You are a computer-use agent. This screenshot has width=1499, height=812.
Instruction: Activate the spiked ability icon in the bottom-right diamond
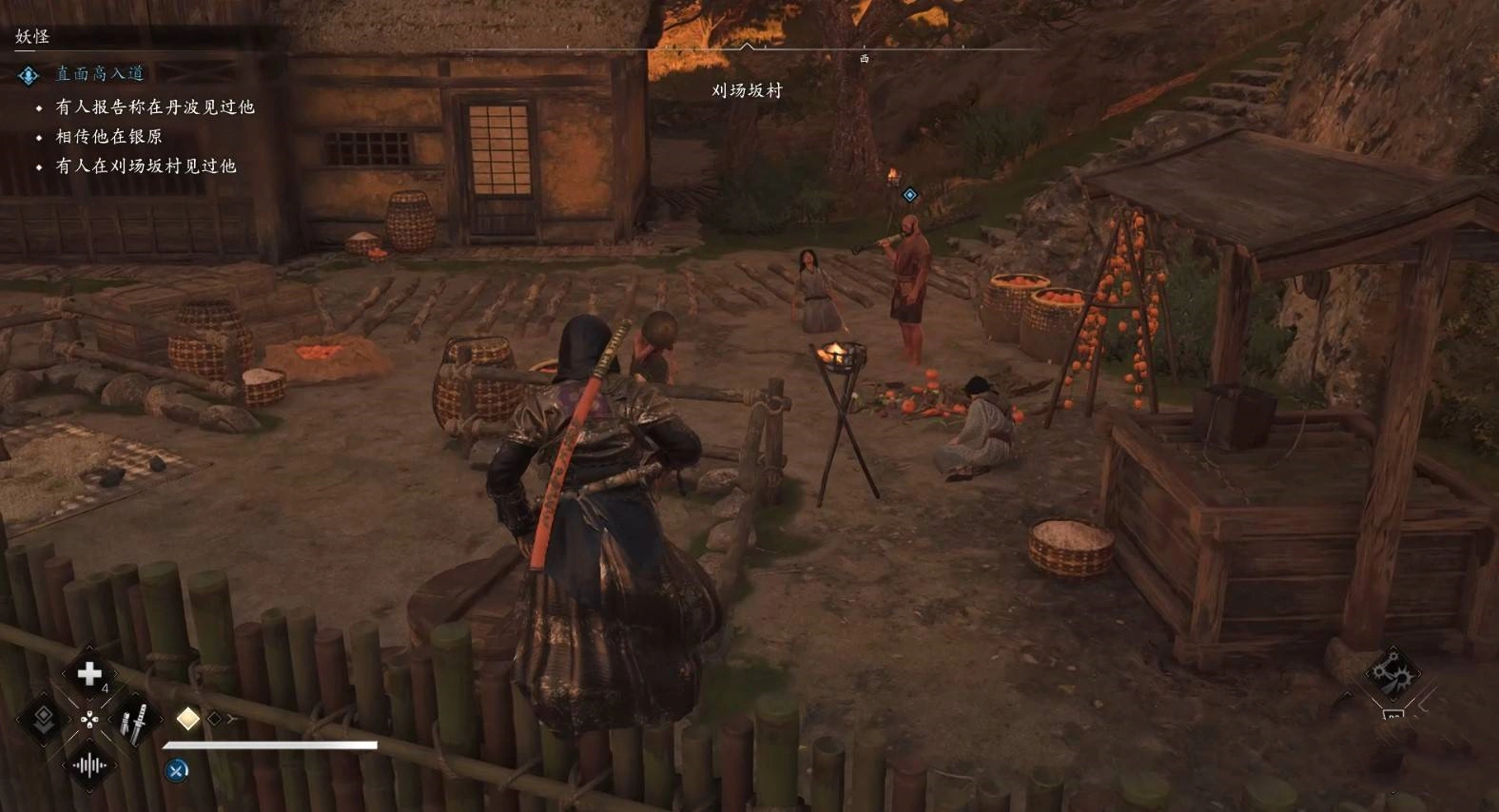coord(1391,674)
